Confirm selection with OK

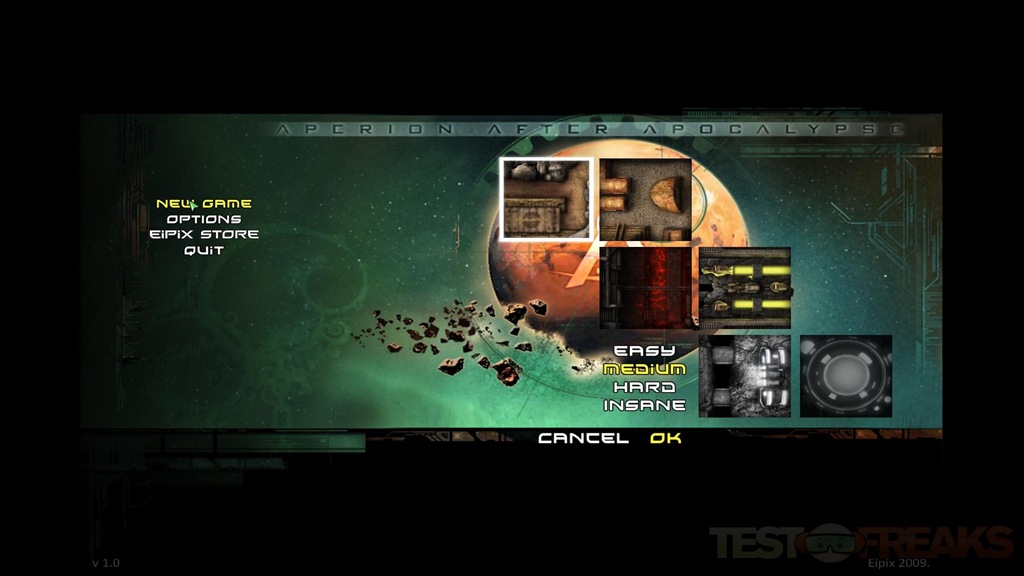tap(665, 438)
